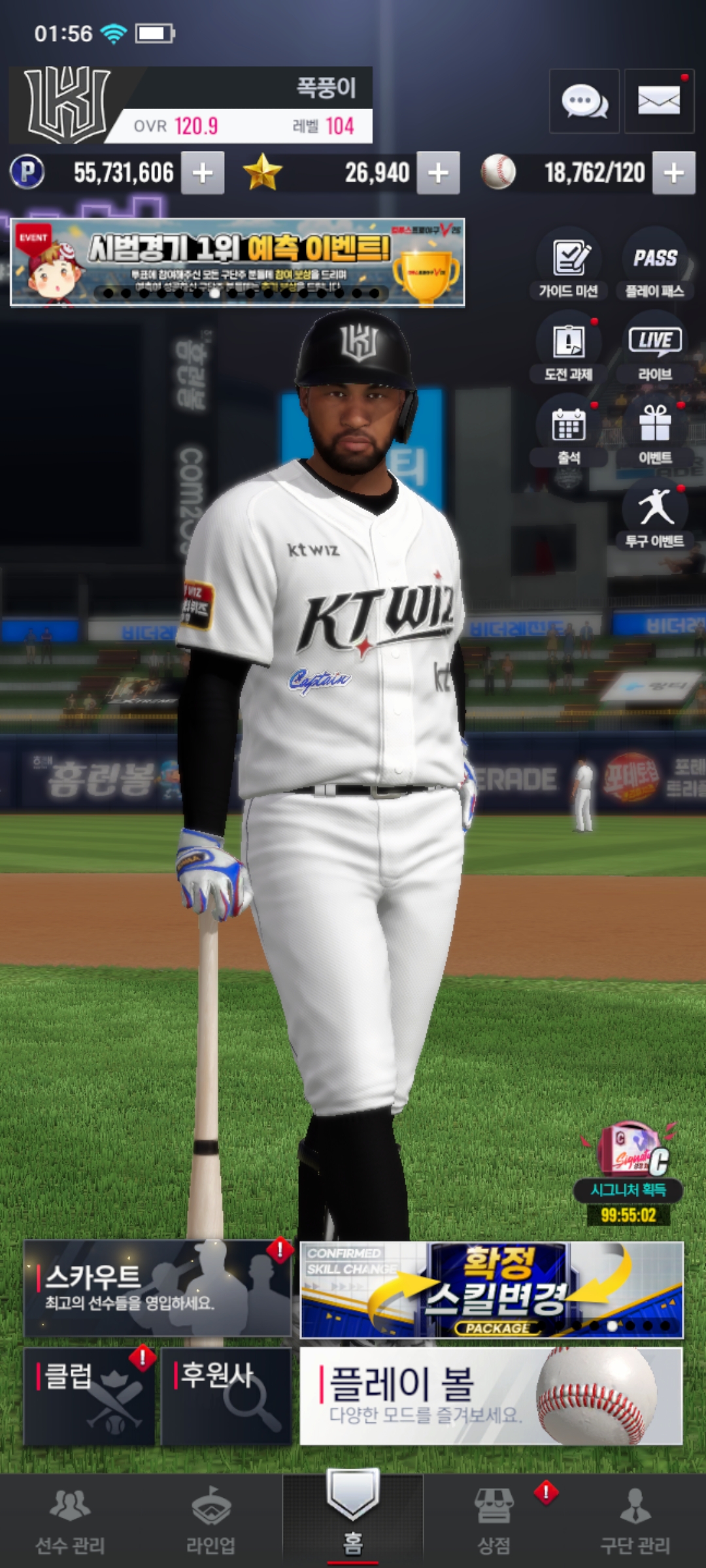Open the mail envelope inbox
This screenshot has width=706, height=1568.
658,101
